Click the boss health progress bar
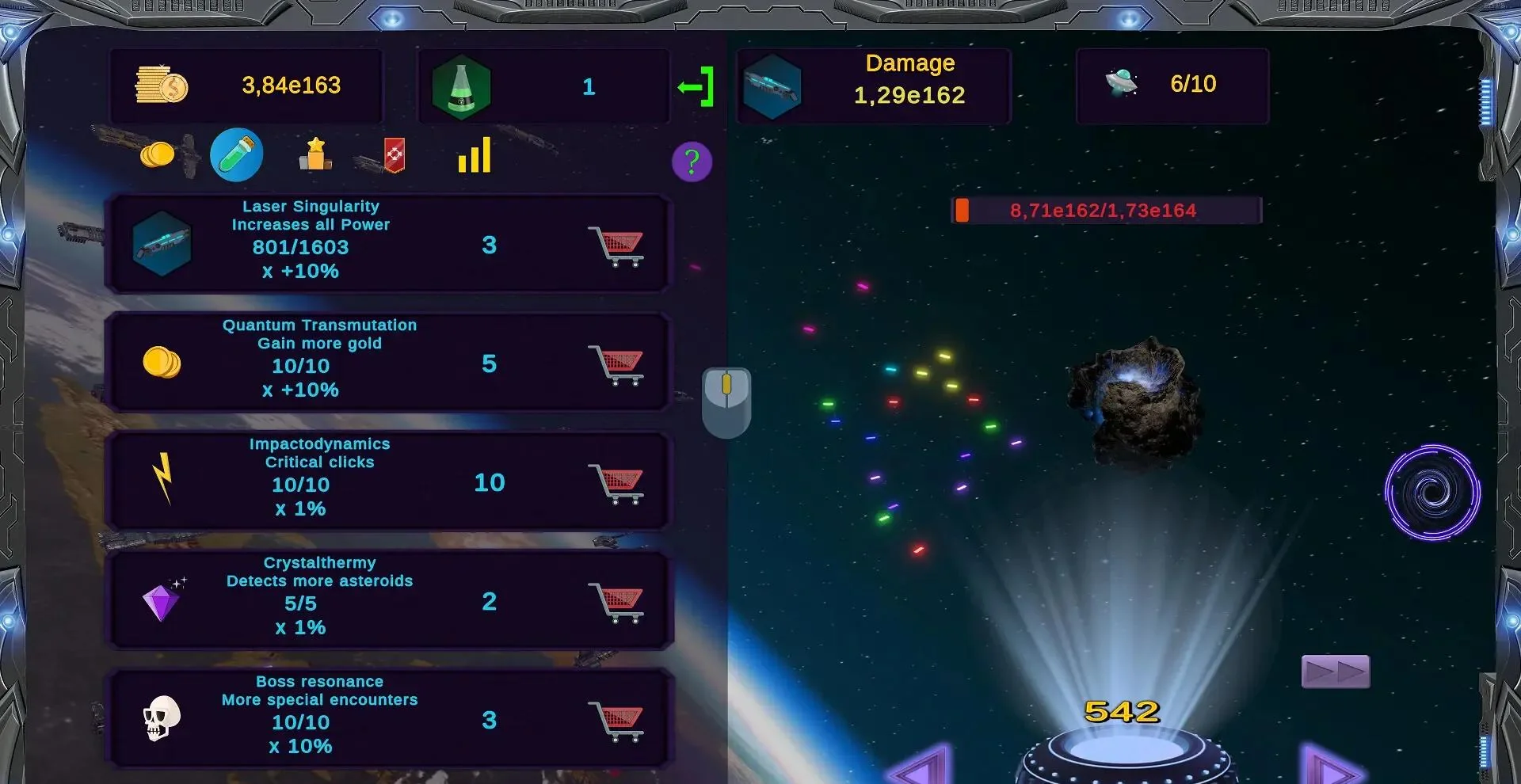Image resolution: width=1521 pixels, height=784 pixels. pyautogui.click(x=1105, y=210)
